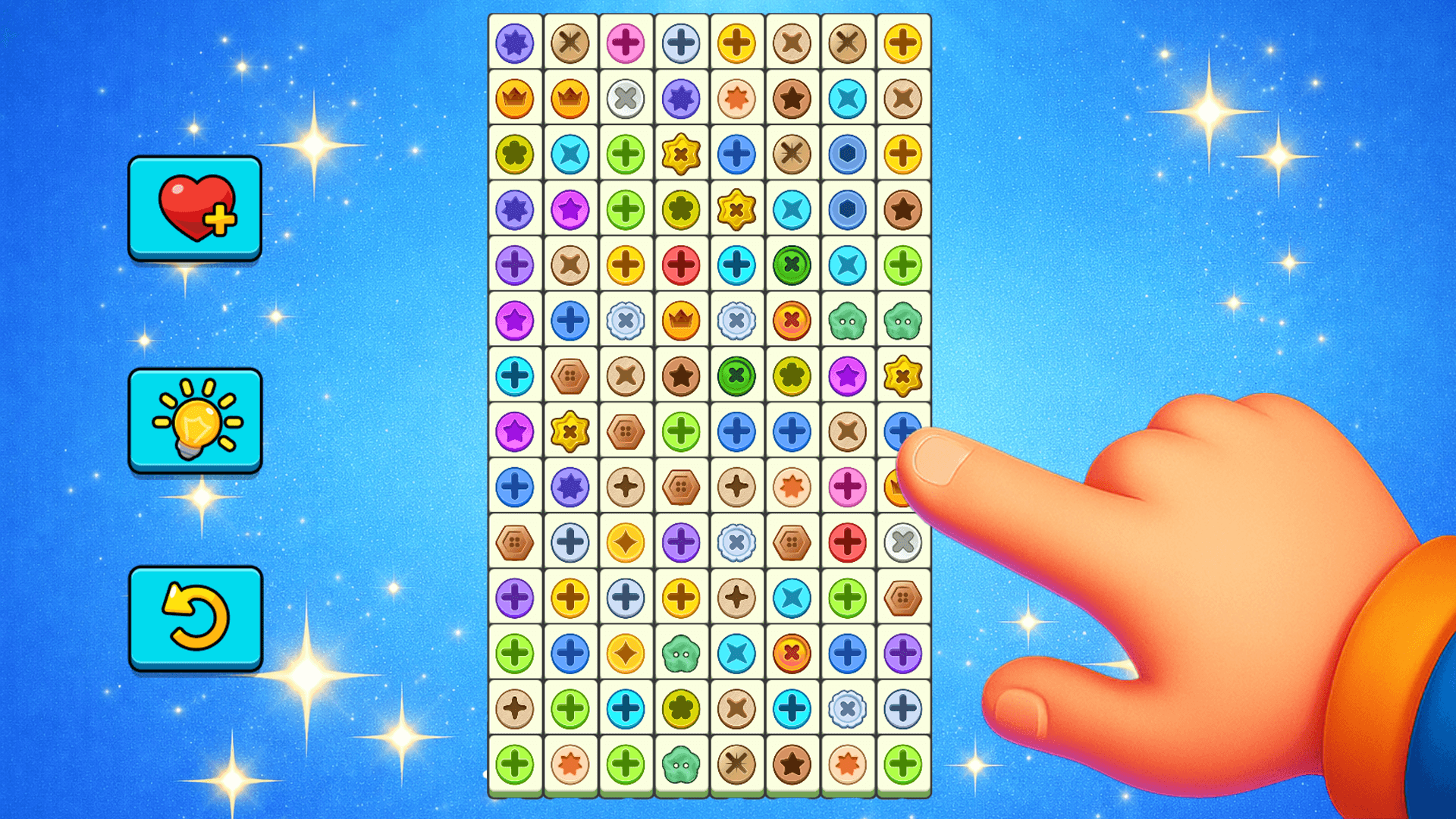Tap the pink plus tile in the ninth row

846,486
